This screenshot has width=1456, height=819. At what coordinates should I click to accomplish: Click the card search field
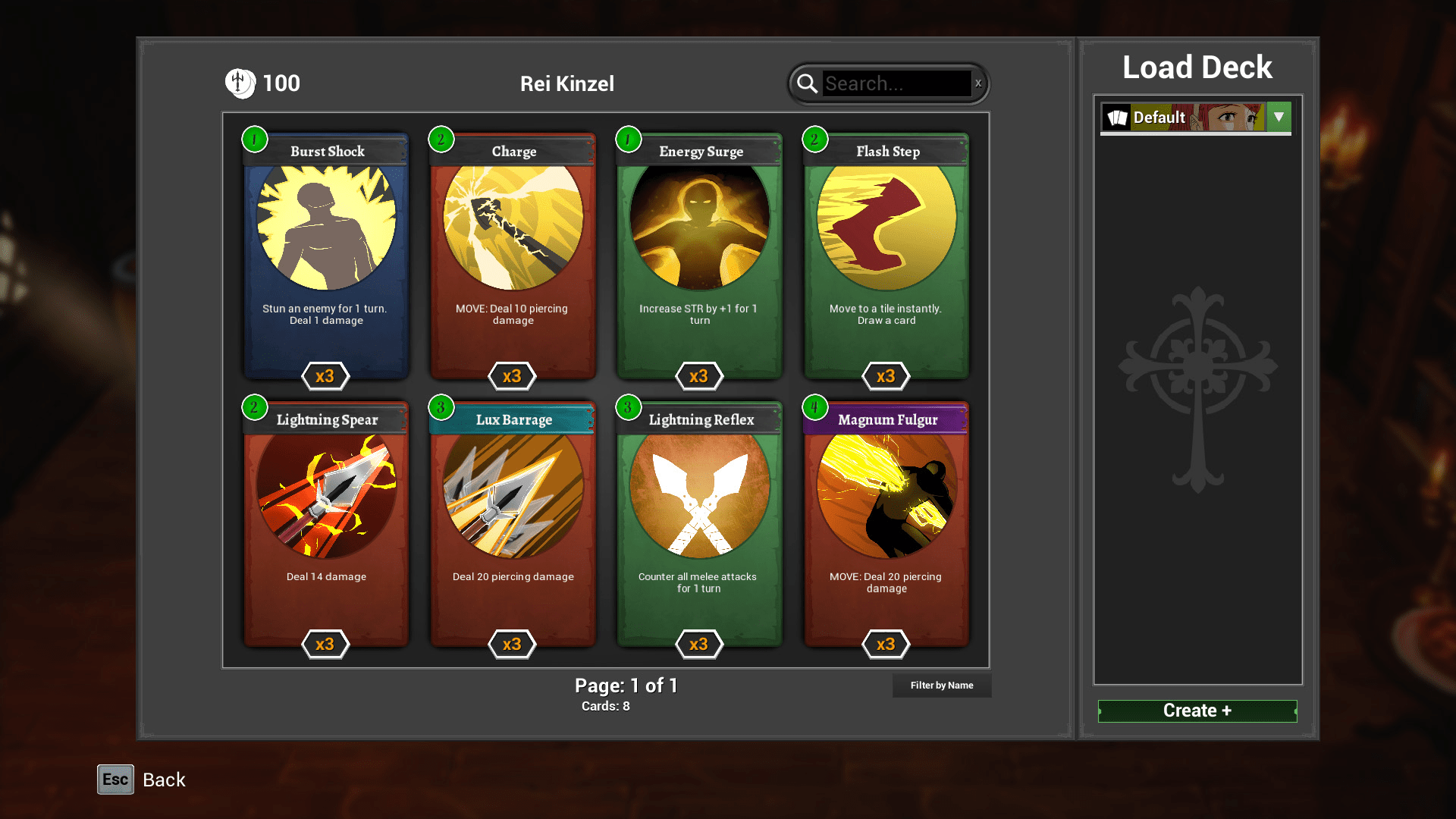[x=896, y=83]
